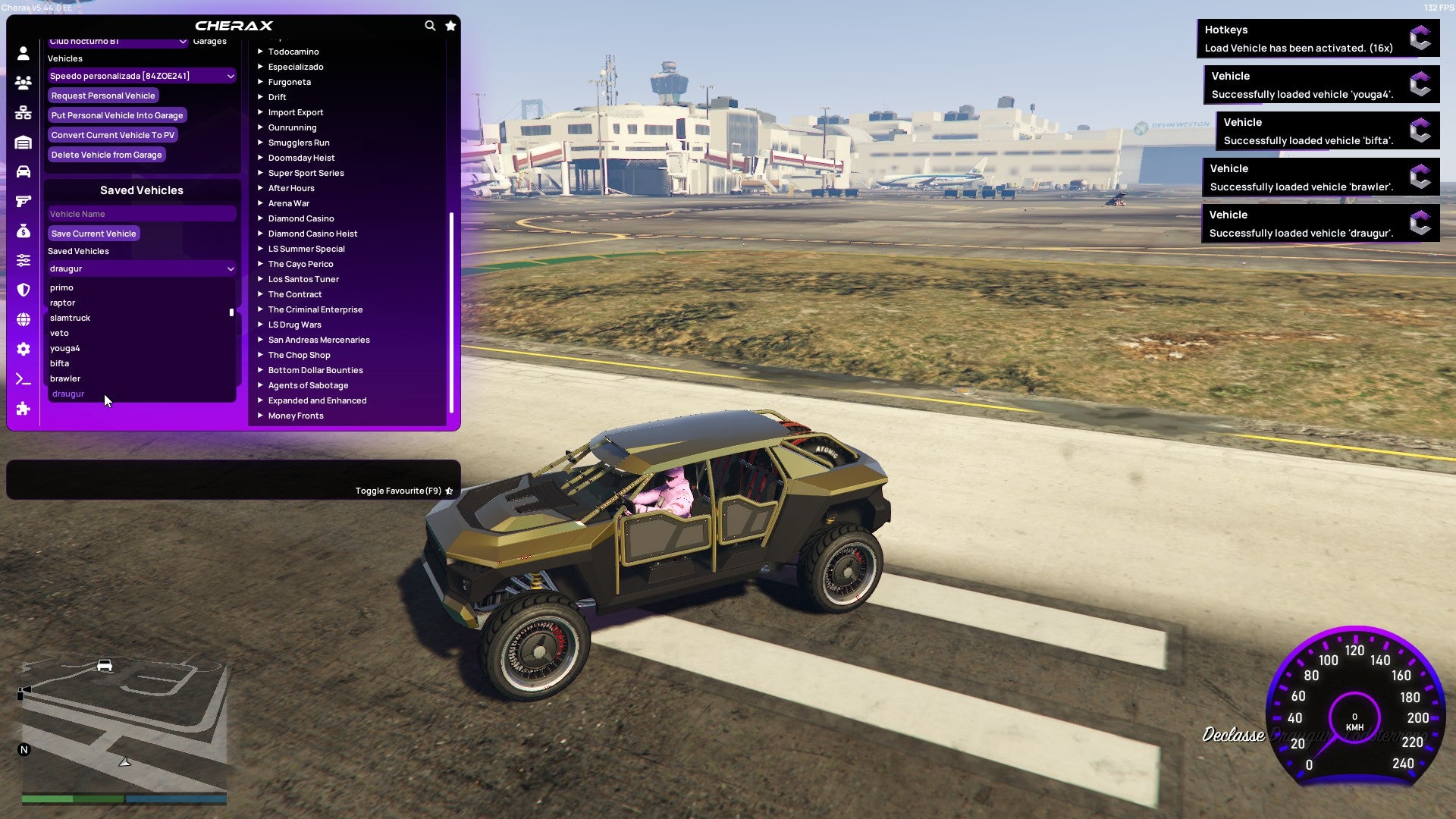Viewport: 1456px width, 819px height.
Task: Open the Vehicle menu via the car icon
Action: pyautogui.click(x=23, y=171)
